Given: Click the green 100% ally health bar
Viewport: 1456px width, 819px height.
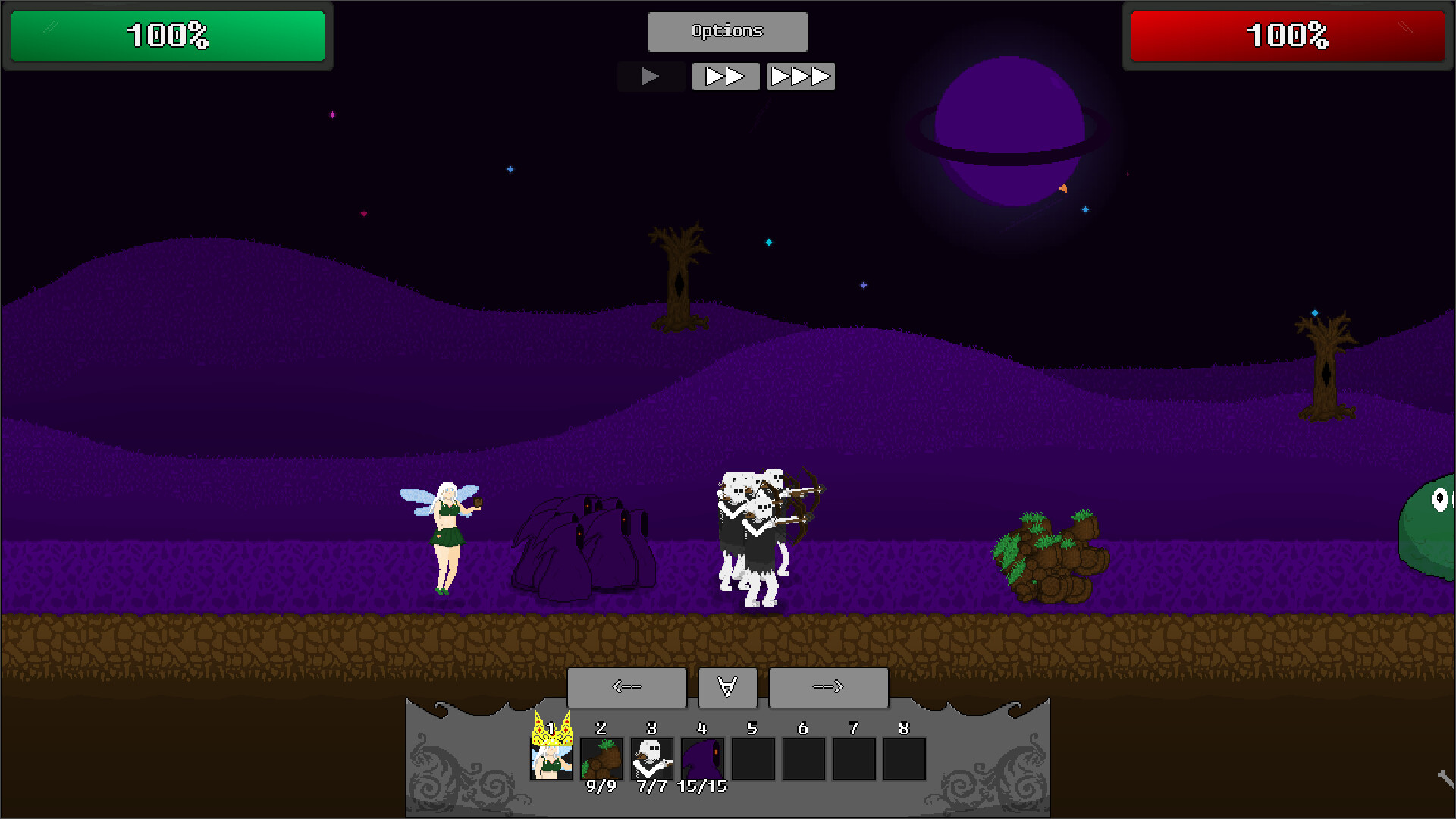Looking at the screenshot, I should click(x=167, y=35).
